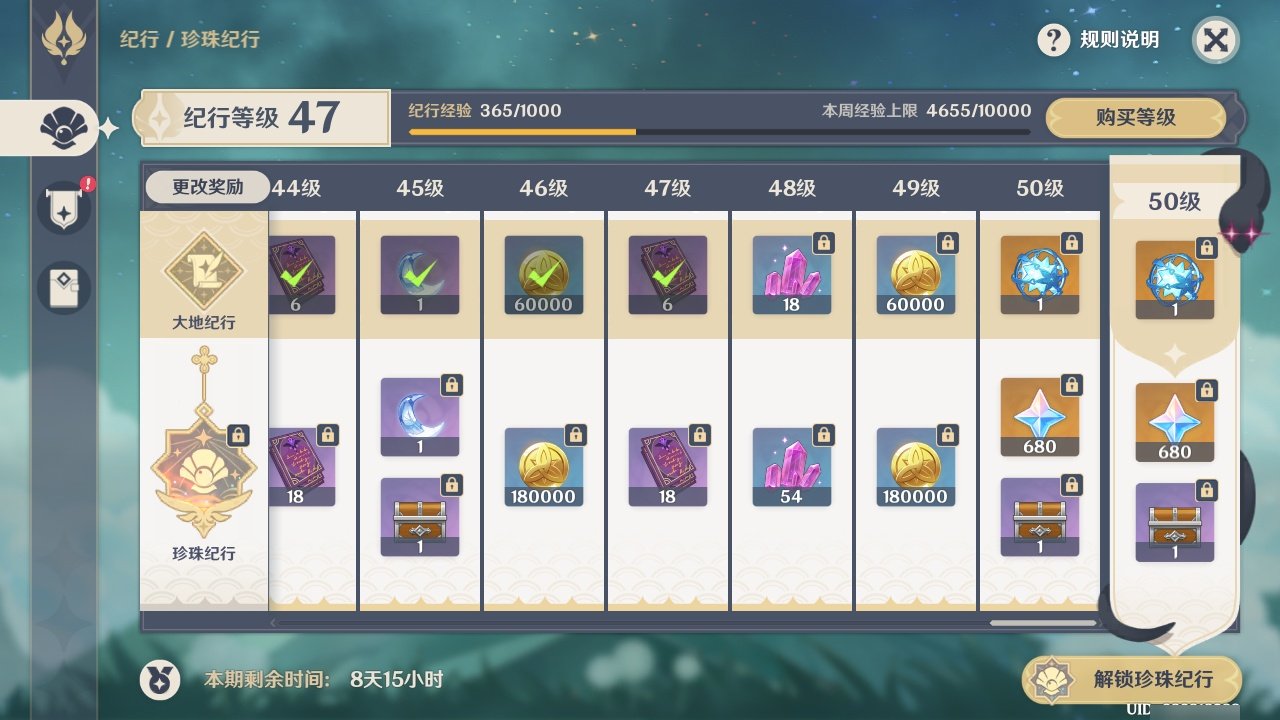Image resolution: width=1280 pixels, height=720 pixels.
Task: Select level 48 free crystal reward showing 18
Action: tap(791, 275)
